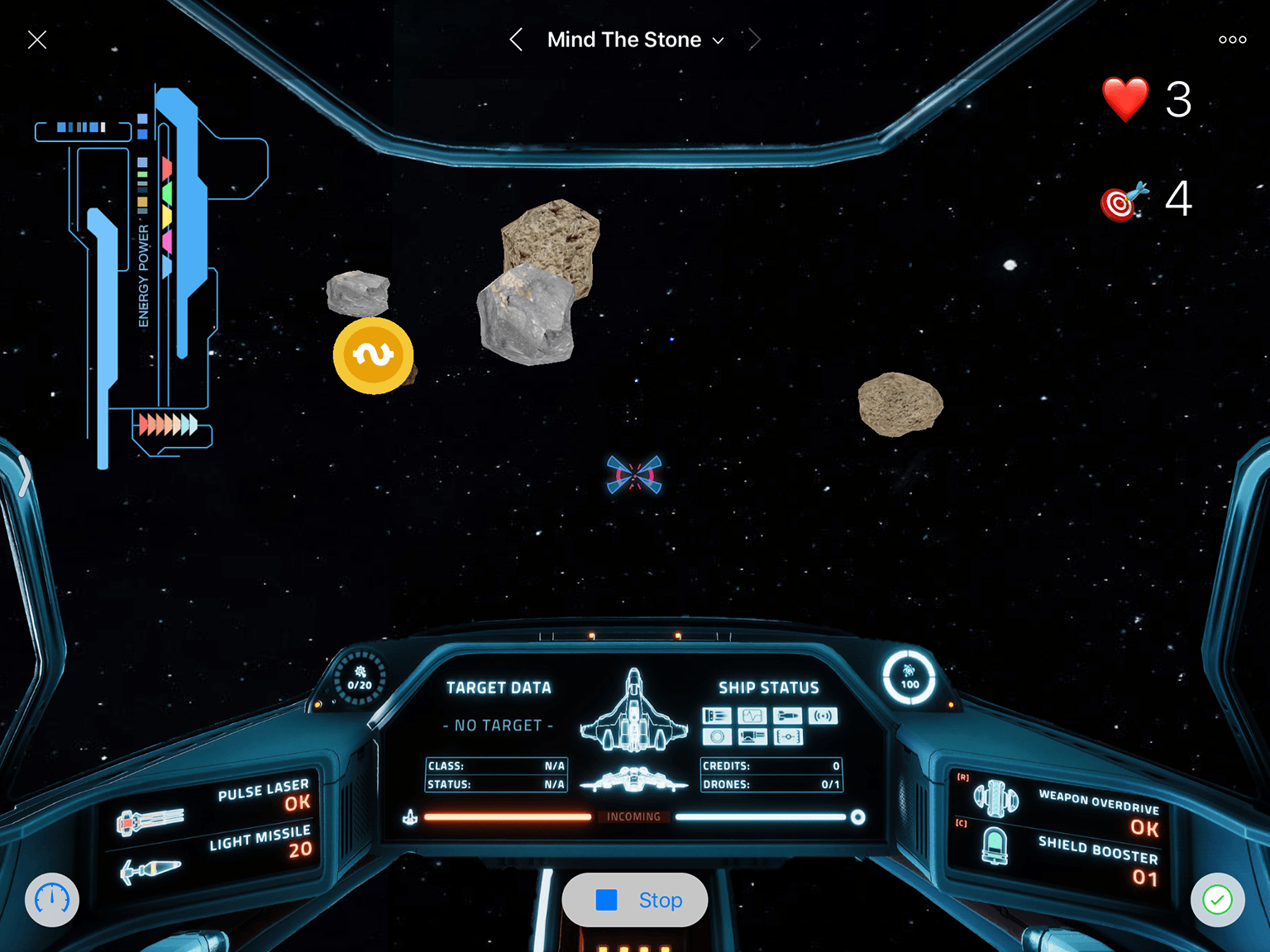Screen dimensions: 1270x952
Task: Close the playground with the X
Action: [37, 40]
